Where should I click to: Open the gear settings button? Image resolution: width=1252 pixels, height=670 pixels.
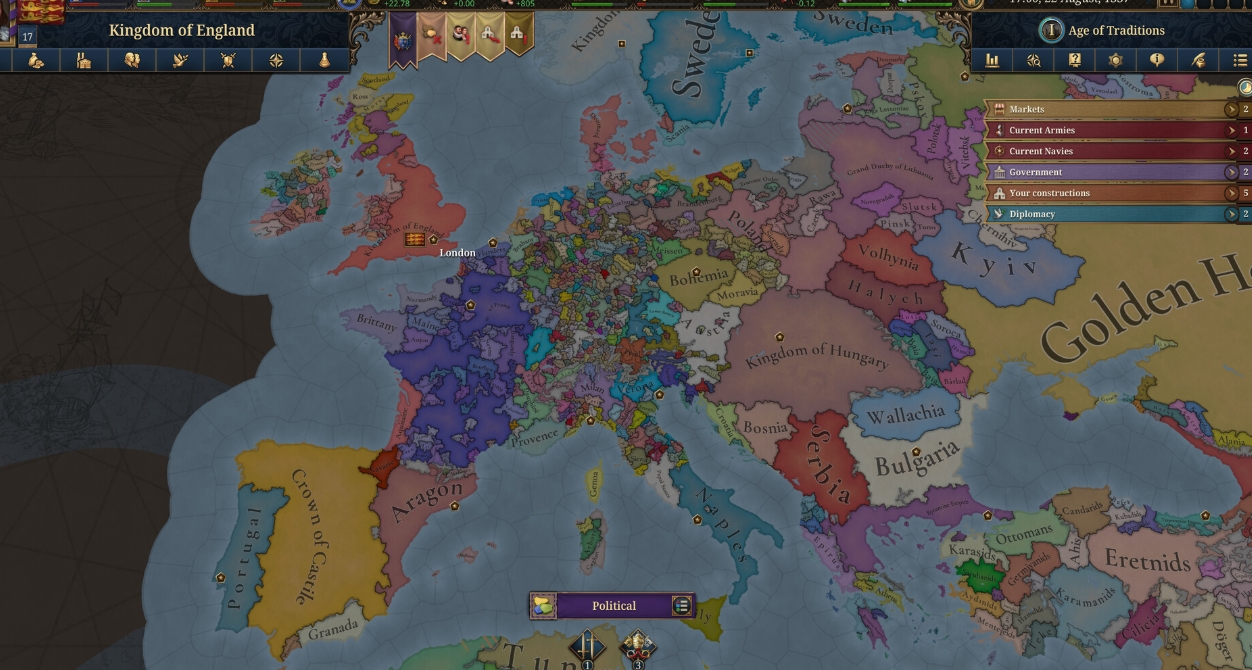point(1116,61)
